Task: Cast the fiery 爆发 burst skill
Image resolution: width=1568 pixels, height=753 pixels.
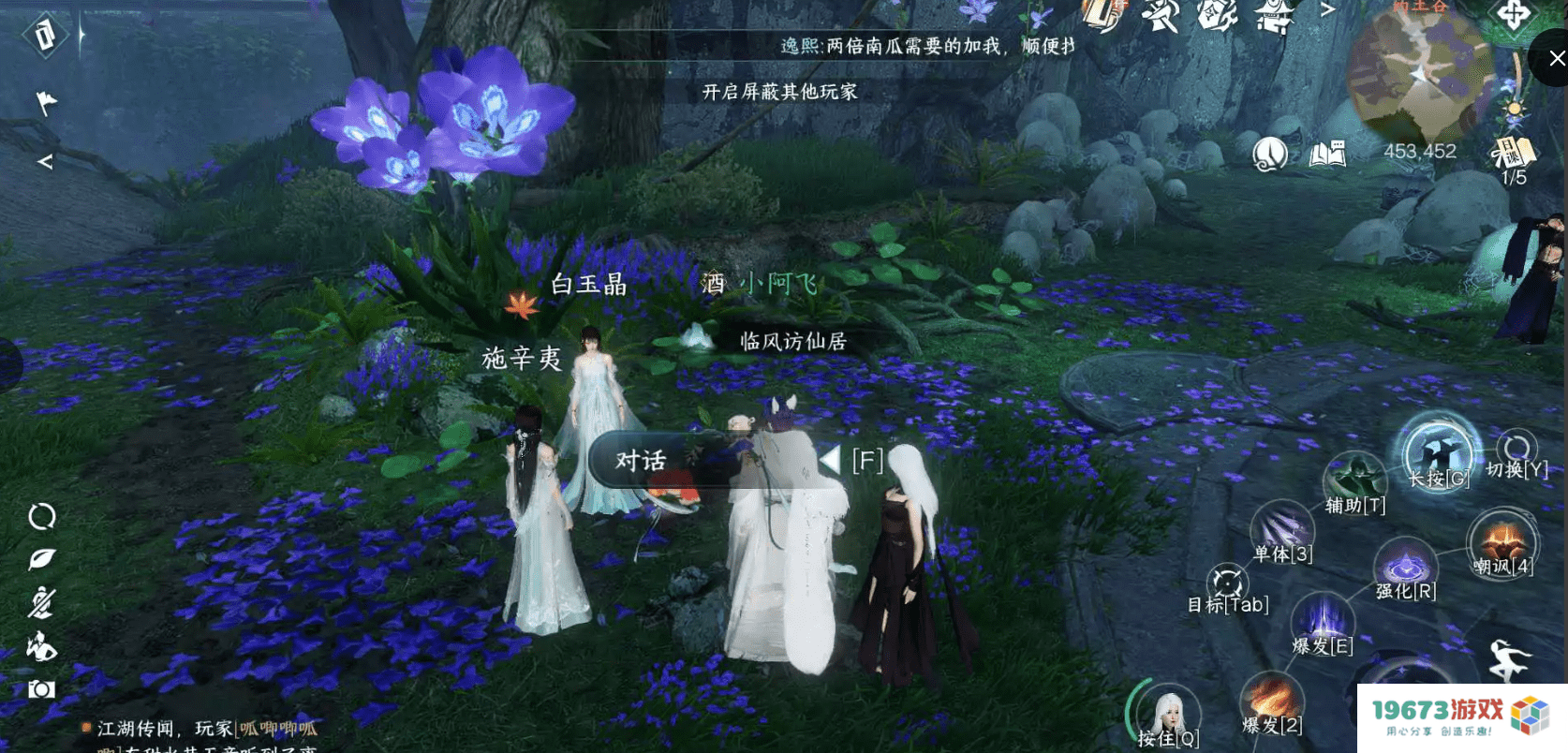Action: [1271, 701]
